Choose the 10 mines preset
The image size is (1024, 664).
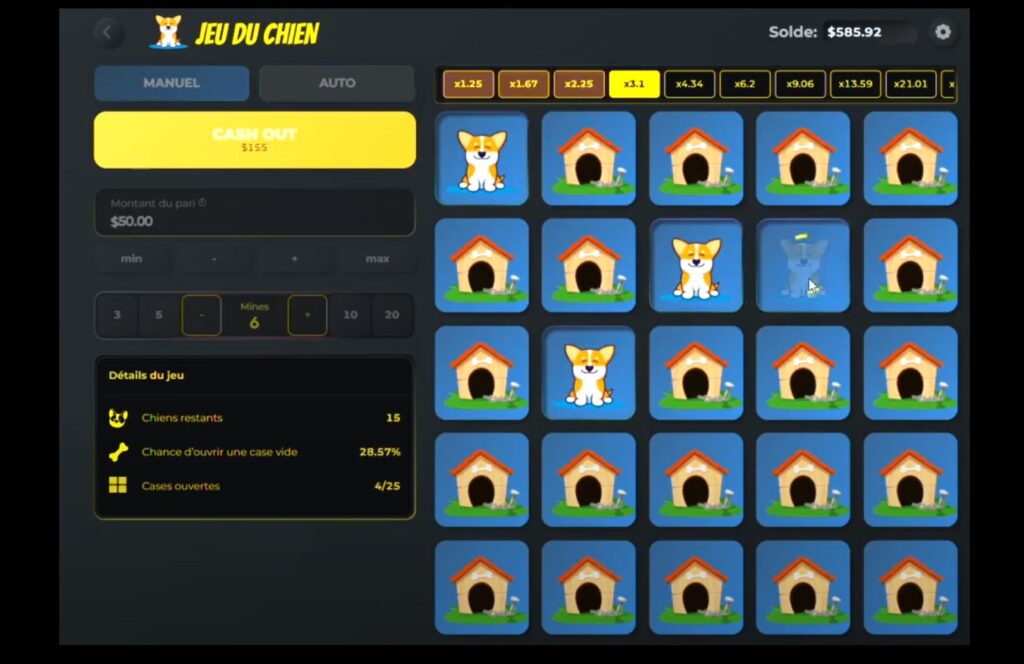click(x=350, y=315)
